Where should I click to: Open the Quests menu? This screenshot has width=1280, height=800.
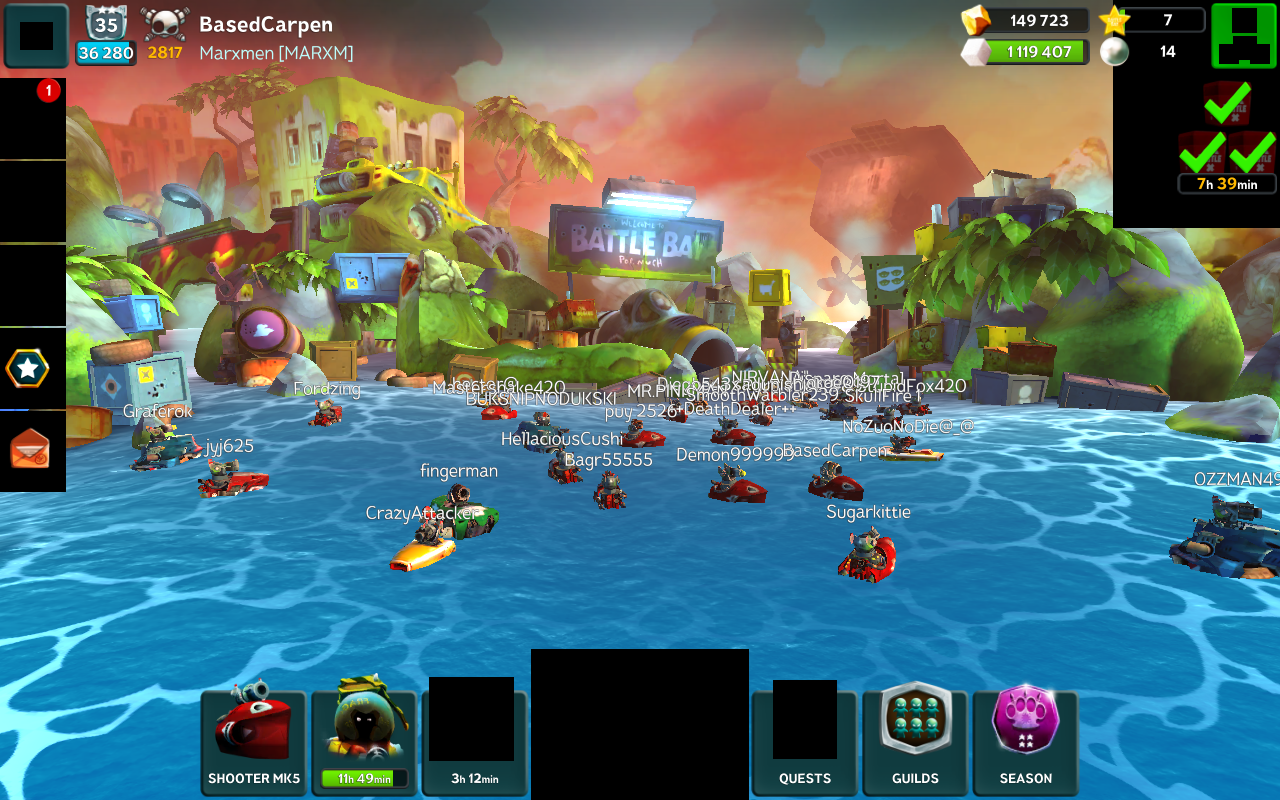click(x=805, y=742)
